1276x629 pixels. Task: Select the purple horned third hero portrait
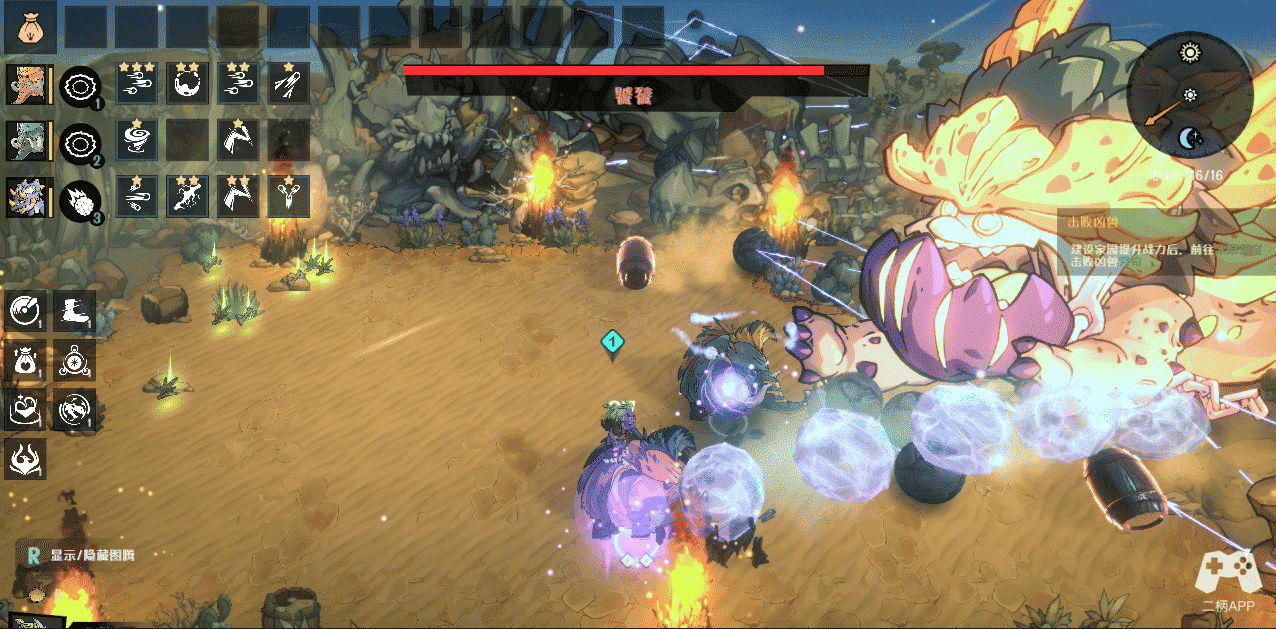click(x=28, y=197)
